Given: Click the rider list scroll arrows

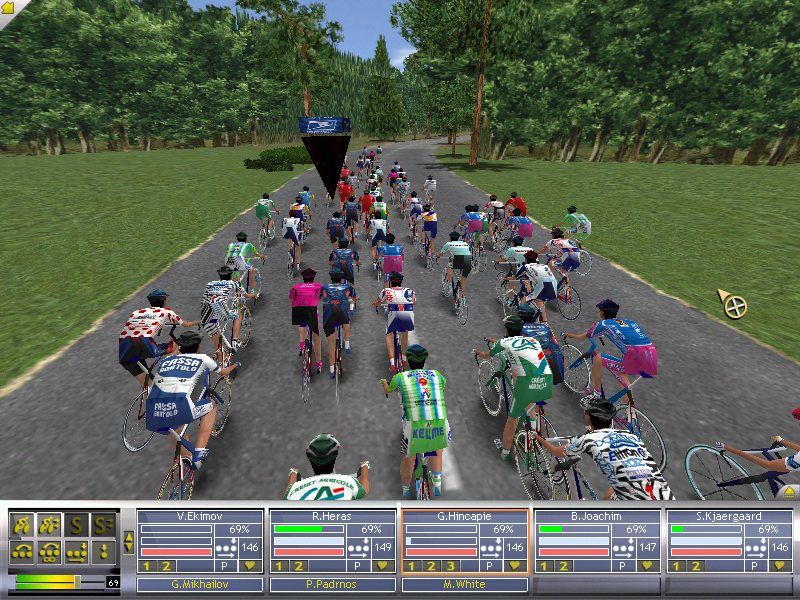Looking at the screenshot, I should coord(127,543).
